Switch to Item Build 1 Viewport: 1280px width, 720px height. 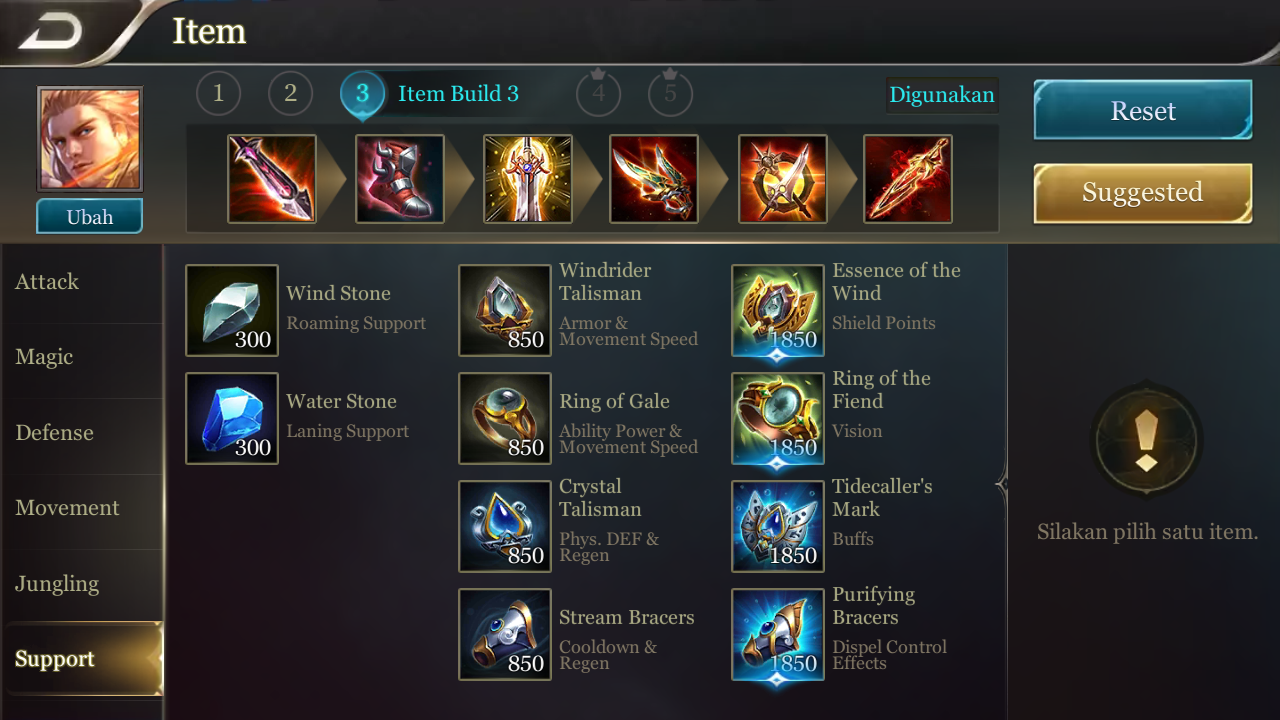click(x=218, y=94)
